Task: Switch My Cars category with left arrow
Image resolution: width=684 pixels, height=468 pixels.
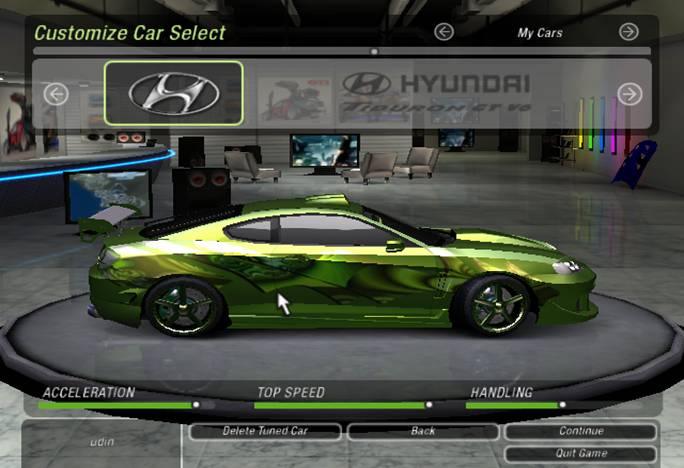Action: [444, 32]
